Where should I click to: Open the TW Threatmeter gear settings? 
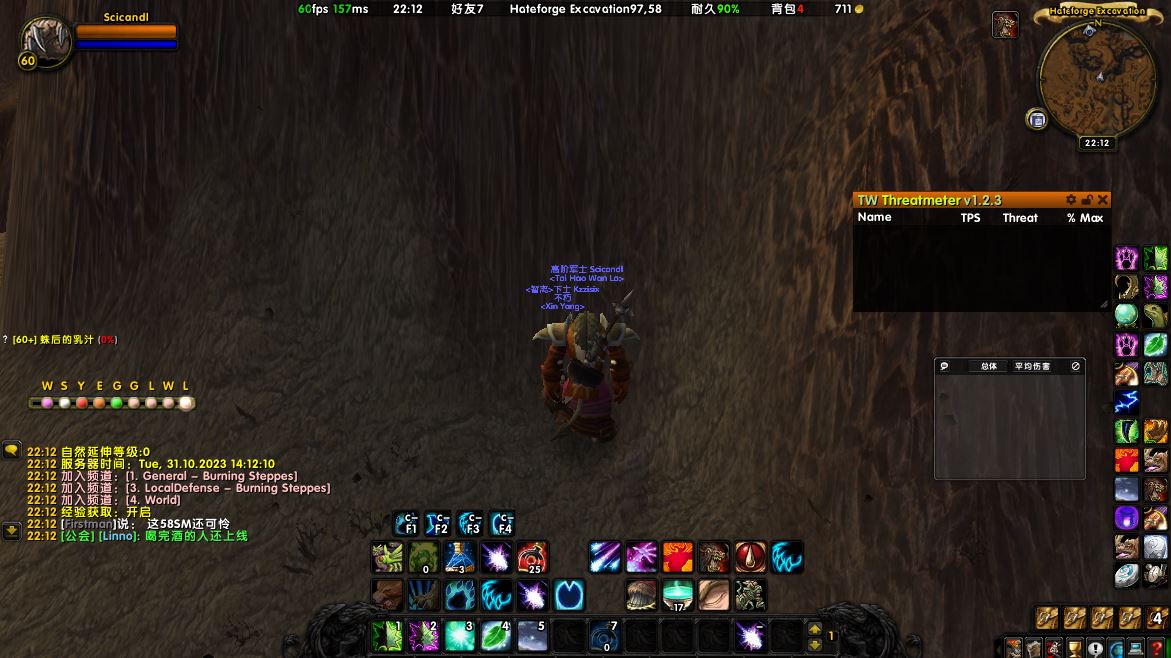click(1071, 200)
